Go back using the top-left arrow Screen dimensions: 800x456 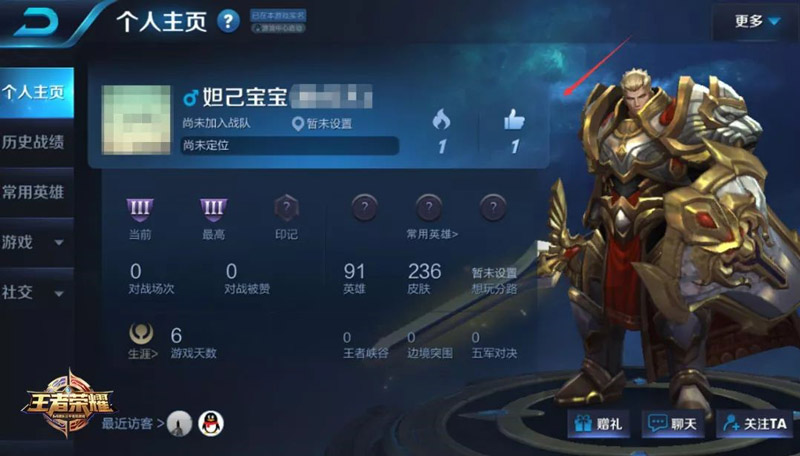tap(33, 22)
